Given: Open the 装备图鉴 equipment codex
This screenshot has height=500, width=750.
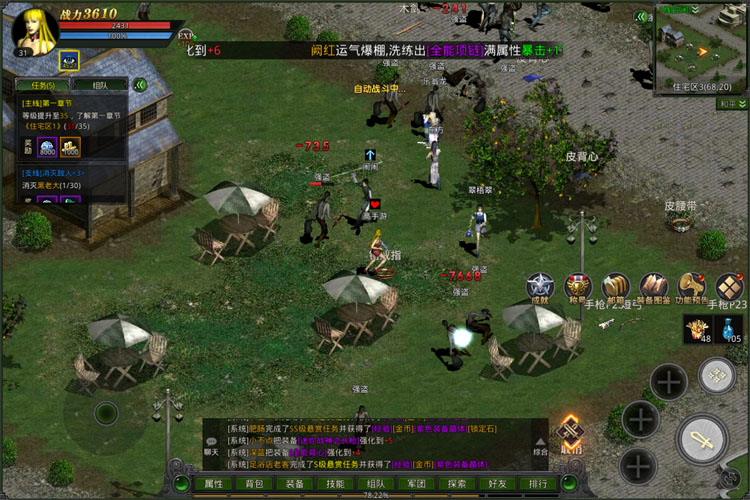Looking at the screenshot, I should tap(653, 286).
